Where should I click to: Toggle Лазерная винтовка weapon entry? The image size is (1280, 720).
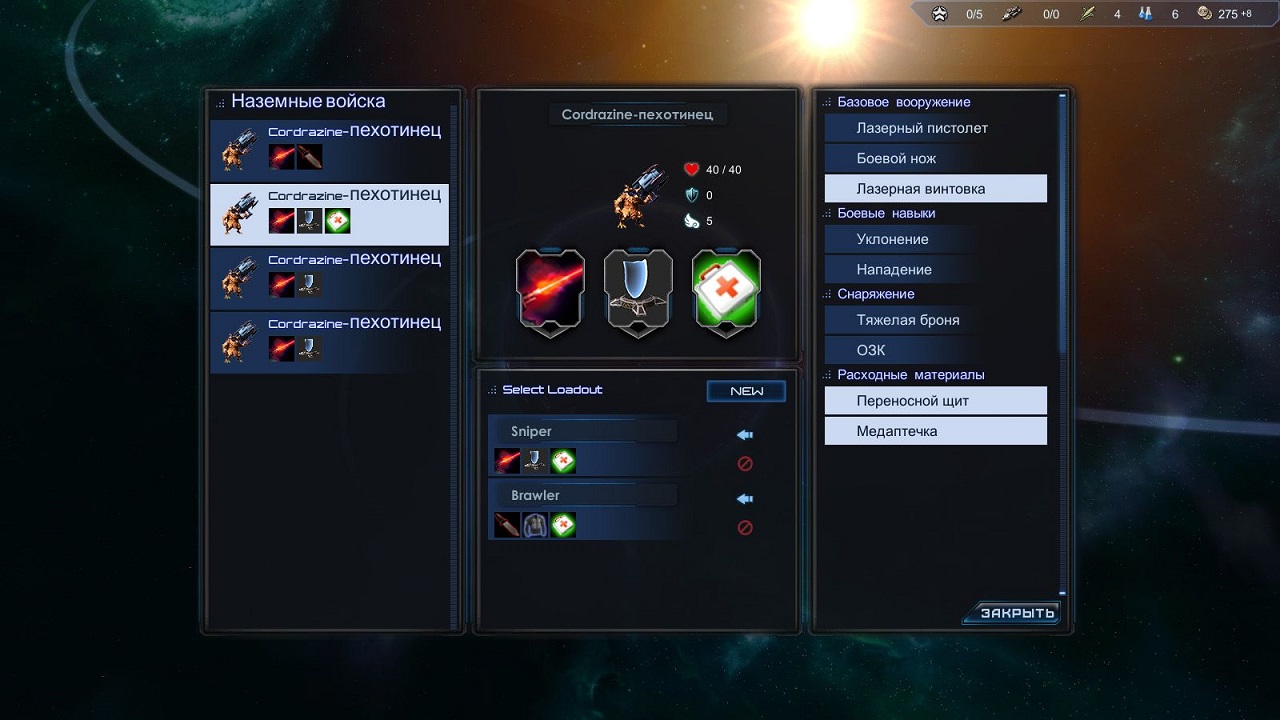tap(935, 189)
